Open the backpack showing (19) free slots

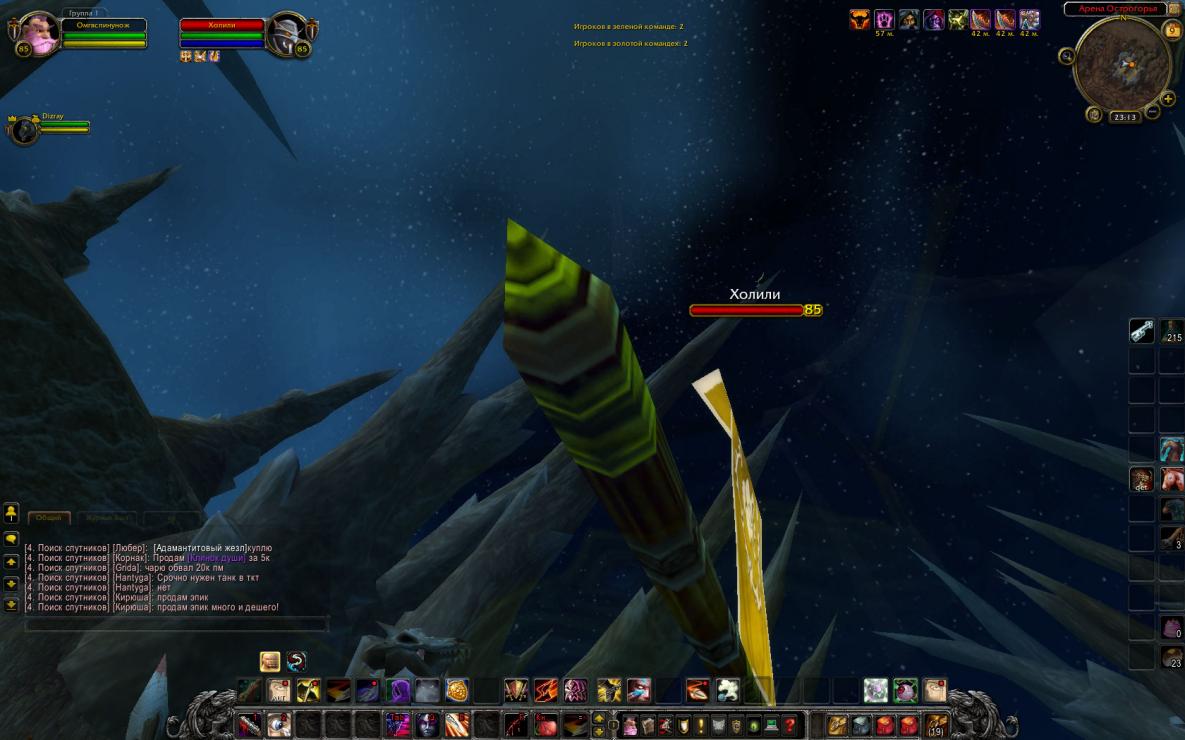[x=936, y=724]
